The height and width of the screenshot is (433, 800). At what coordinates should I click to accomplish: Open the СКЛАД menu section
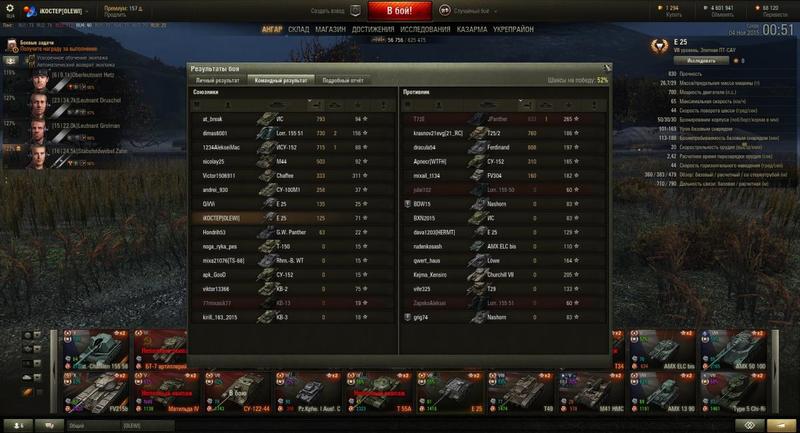pos(299,30)
